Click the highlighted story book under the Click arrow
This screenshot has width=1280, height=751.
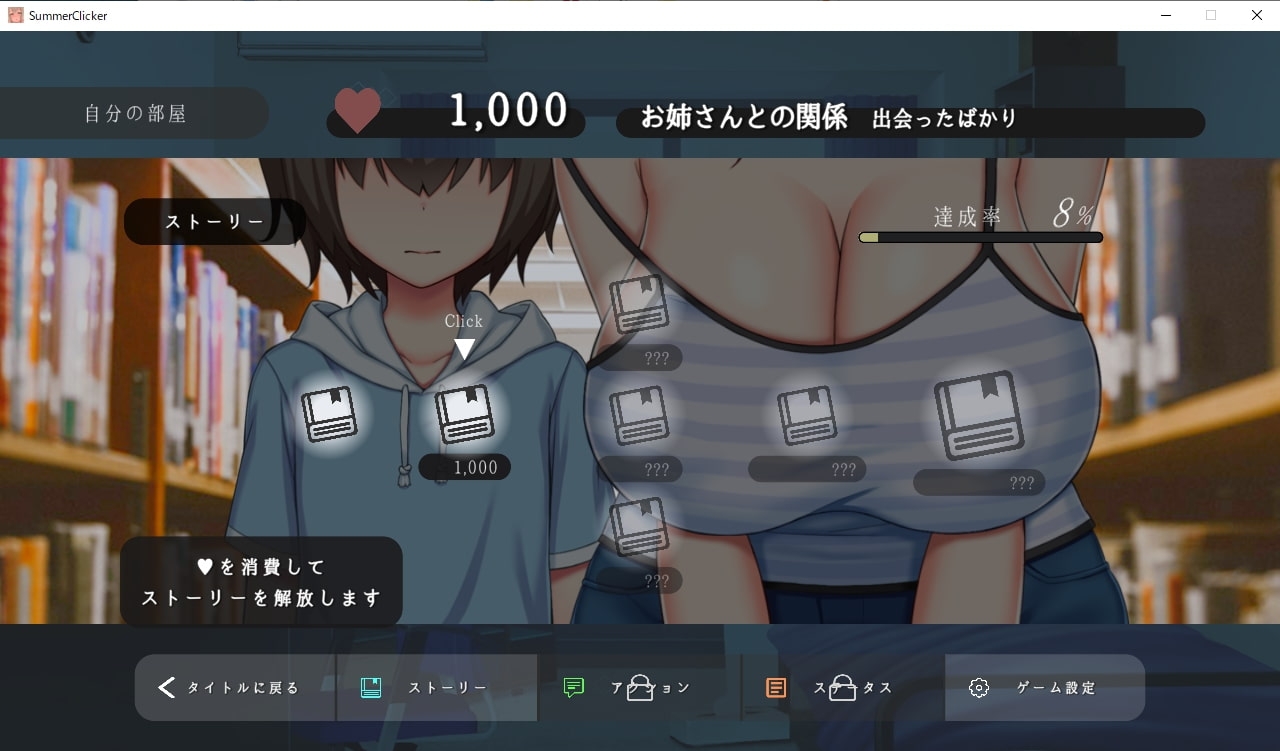[463, 413]
